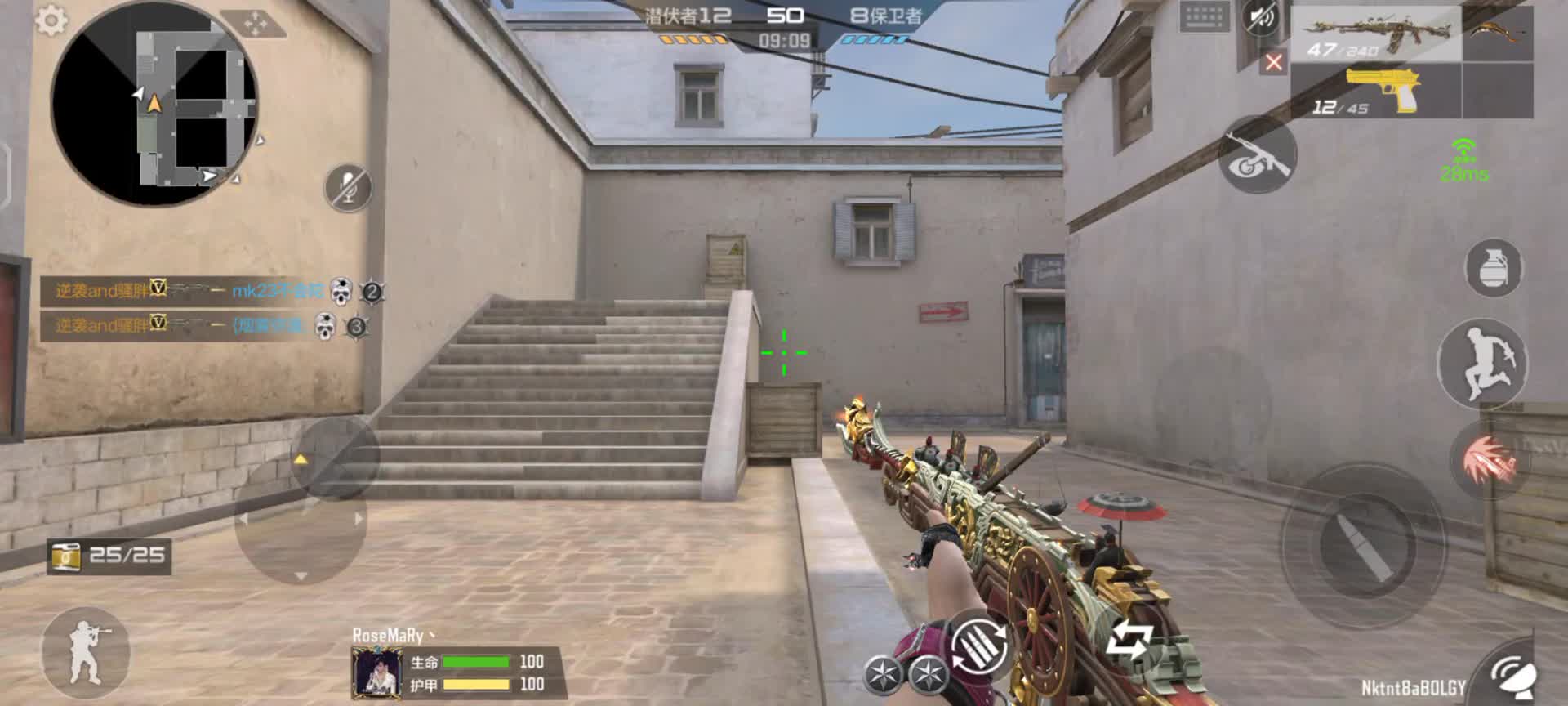1568x706 pixels.
Task: Throw a grenade with the grenade button
Action: tap(1493, 268)
